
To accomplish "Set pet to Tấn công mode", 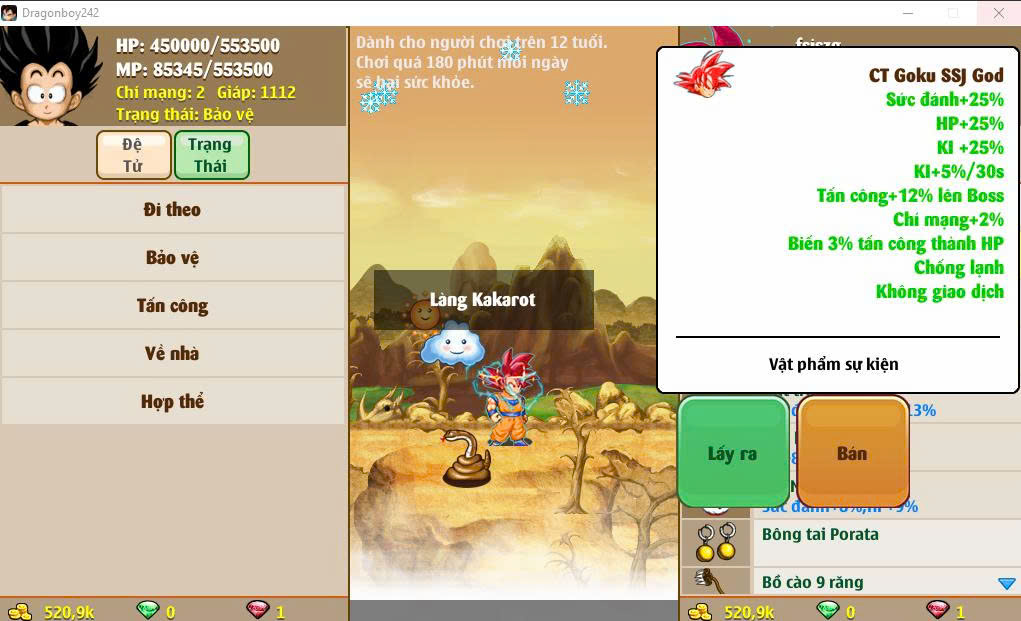I will (x=172, y=305).
